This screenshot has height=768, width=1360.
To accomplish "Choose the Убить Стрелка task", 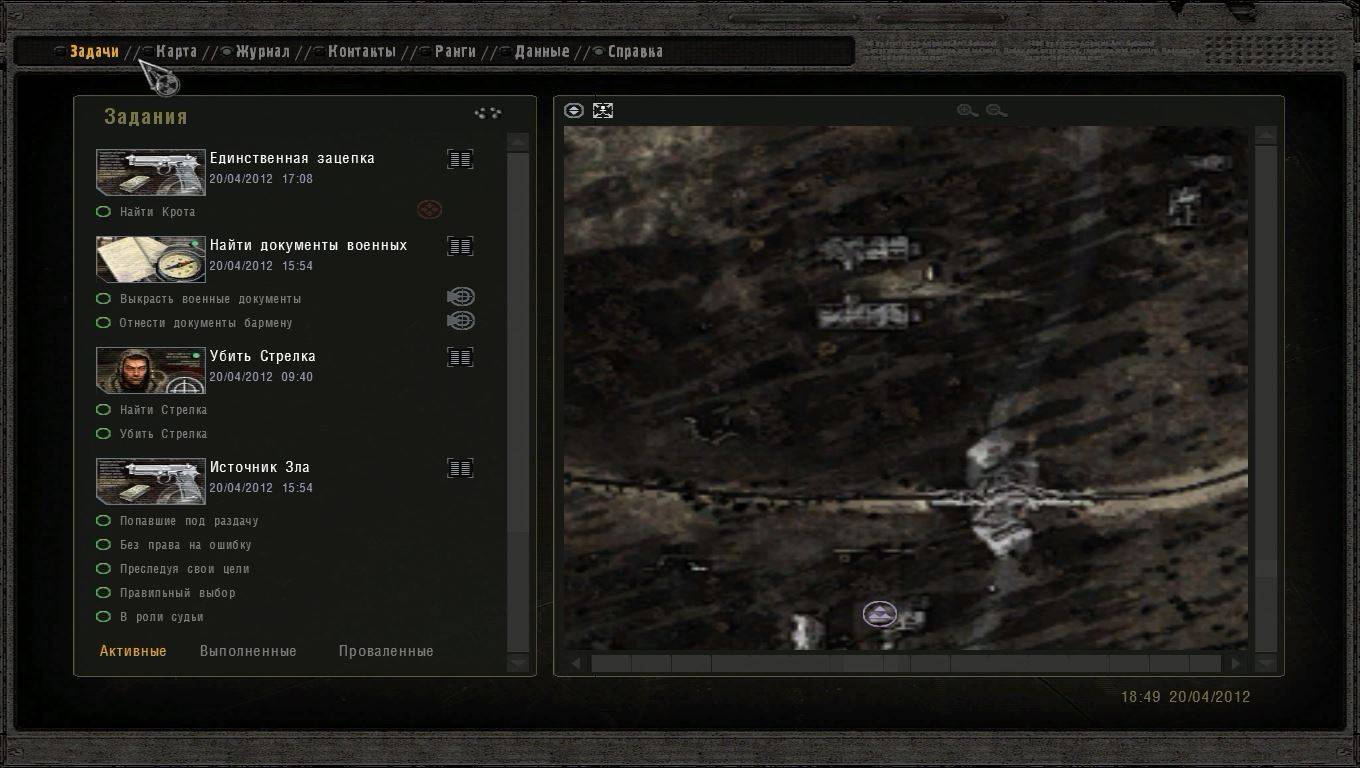I will pos(262,356).
